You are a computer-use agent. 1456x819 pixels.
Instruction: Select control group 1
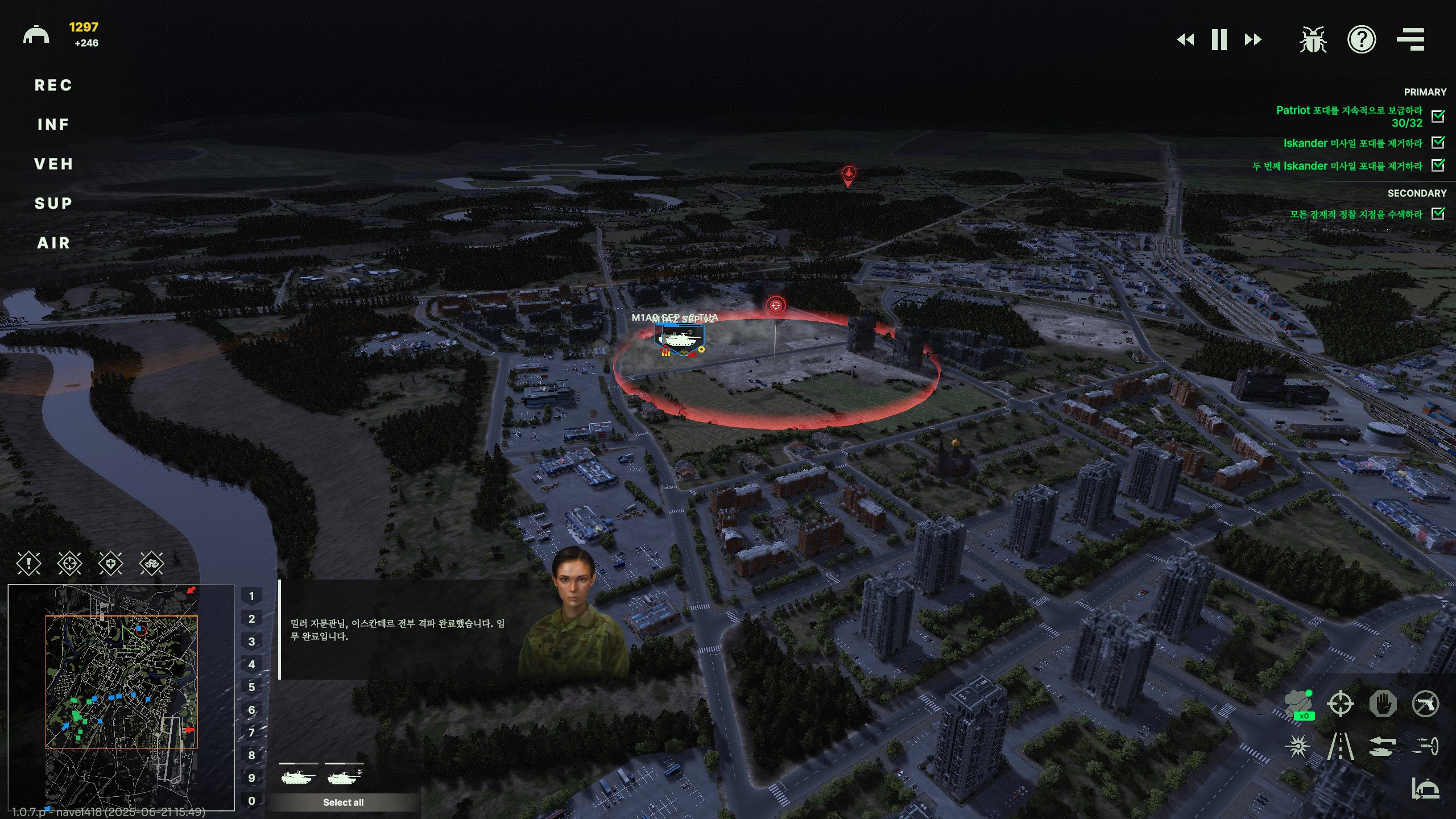point(251,596)
